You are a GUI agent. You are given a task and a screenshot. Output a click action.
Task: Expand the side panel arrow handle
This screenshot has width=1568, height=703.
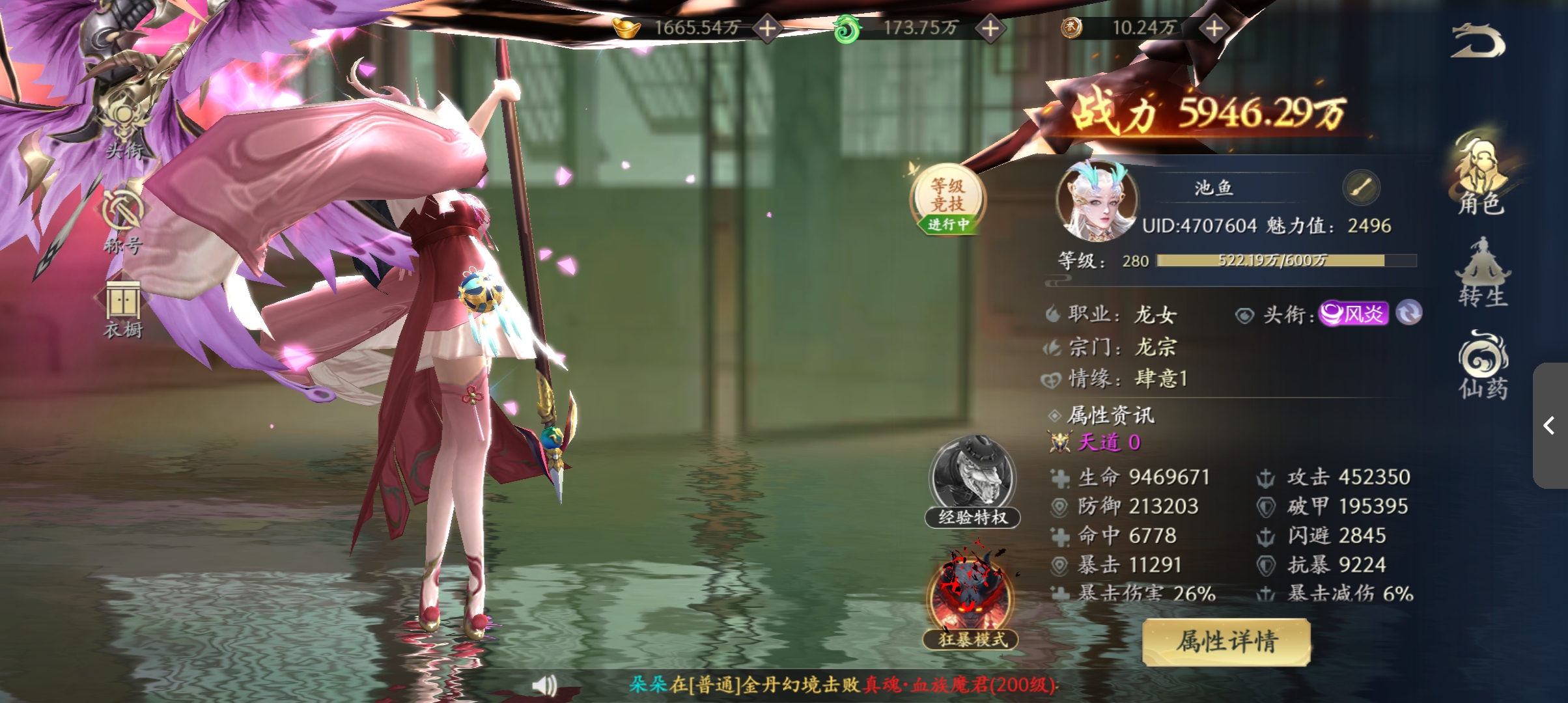tap(1550, 426)
